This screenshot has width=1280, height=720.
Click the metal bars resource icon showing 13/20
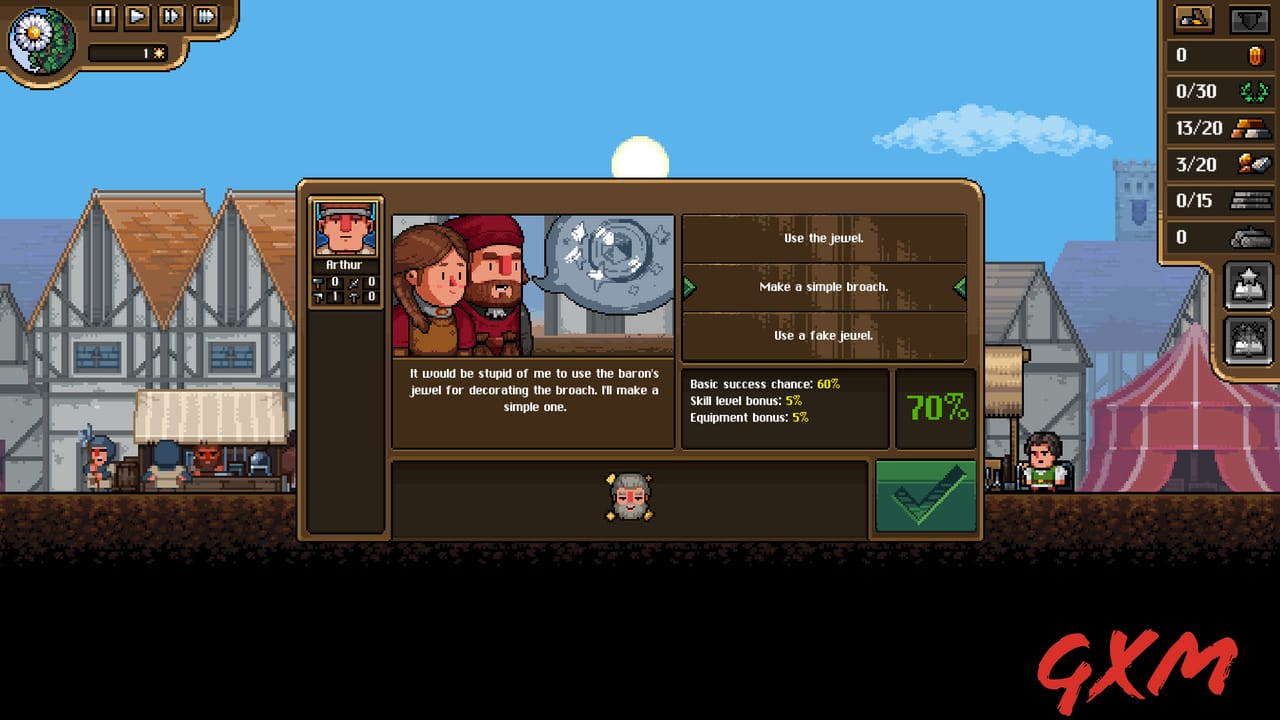coord(1252,128)
